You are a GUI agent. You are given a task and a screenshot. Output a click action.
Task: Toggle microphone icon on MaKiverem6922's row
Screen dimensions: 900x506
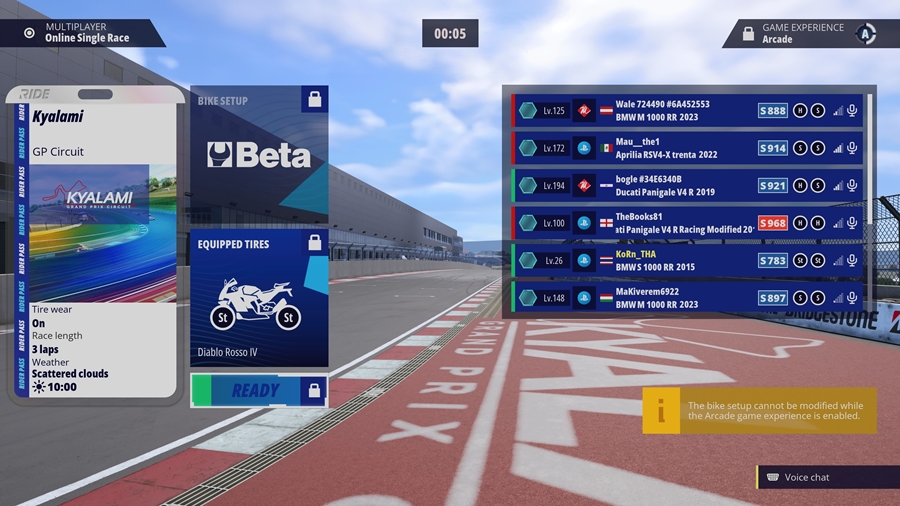click(x=853, y=298)
